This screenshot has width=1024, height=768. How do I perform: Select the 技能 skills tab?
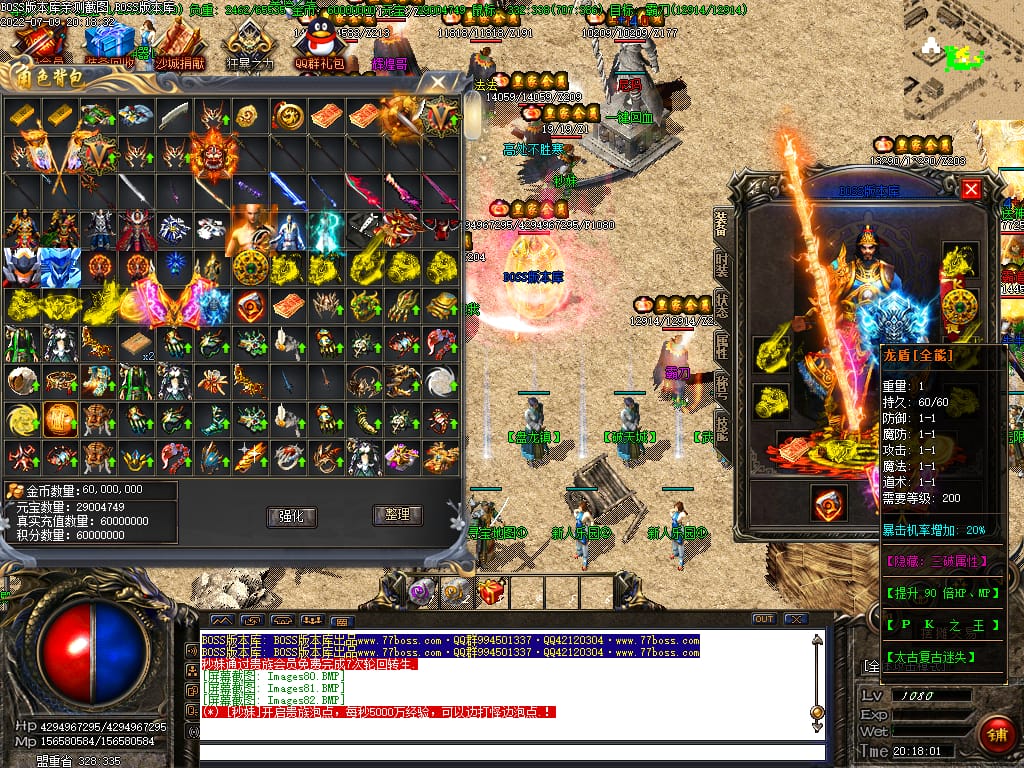pos(722,430)
